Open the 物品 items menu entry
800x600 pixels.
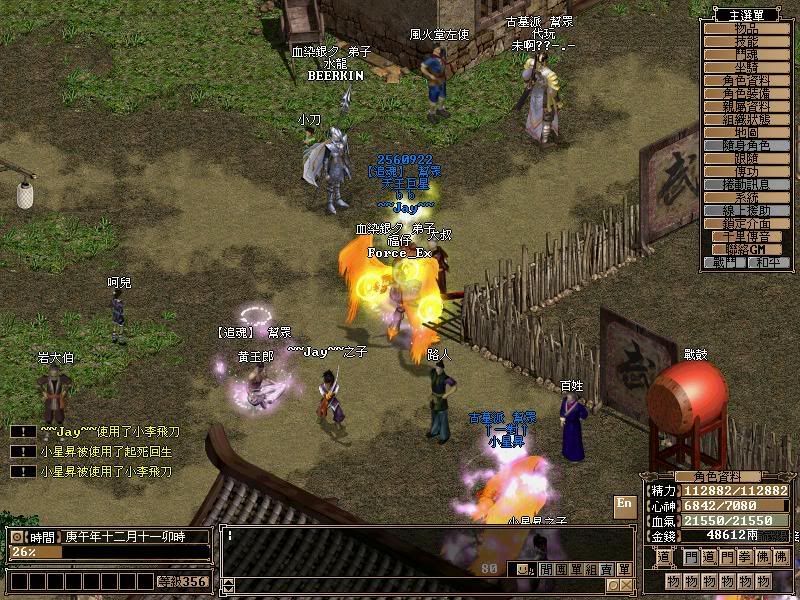pyautogui.click(x=747, y=30)
